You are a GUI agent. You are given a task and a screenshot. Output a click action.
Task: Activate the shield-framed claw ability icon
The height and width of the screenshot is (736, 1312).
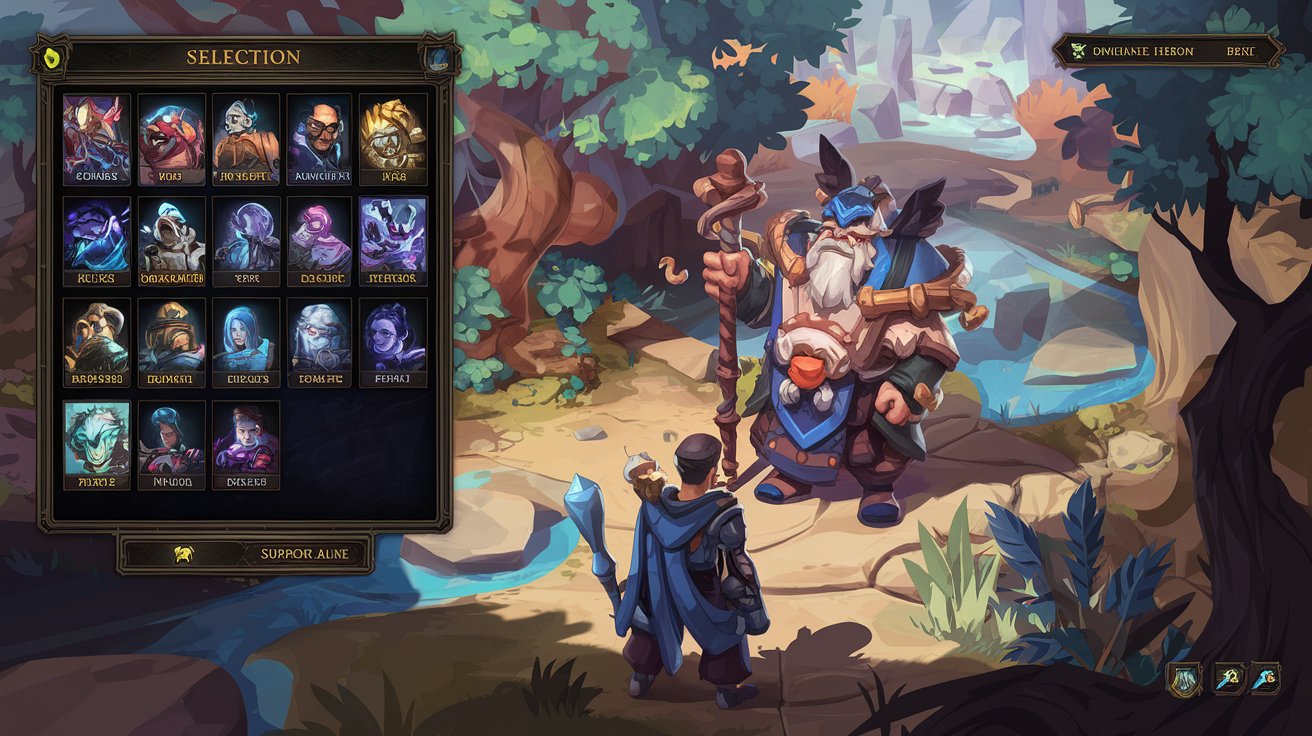click(x=1185, y=679)
